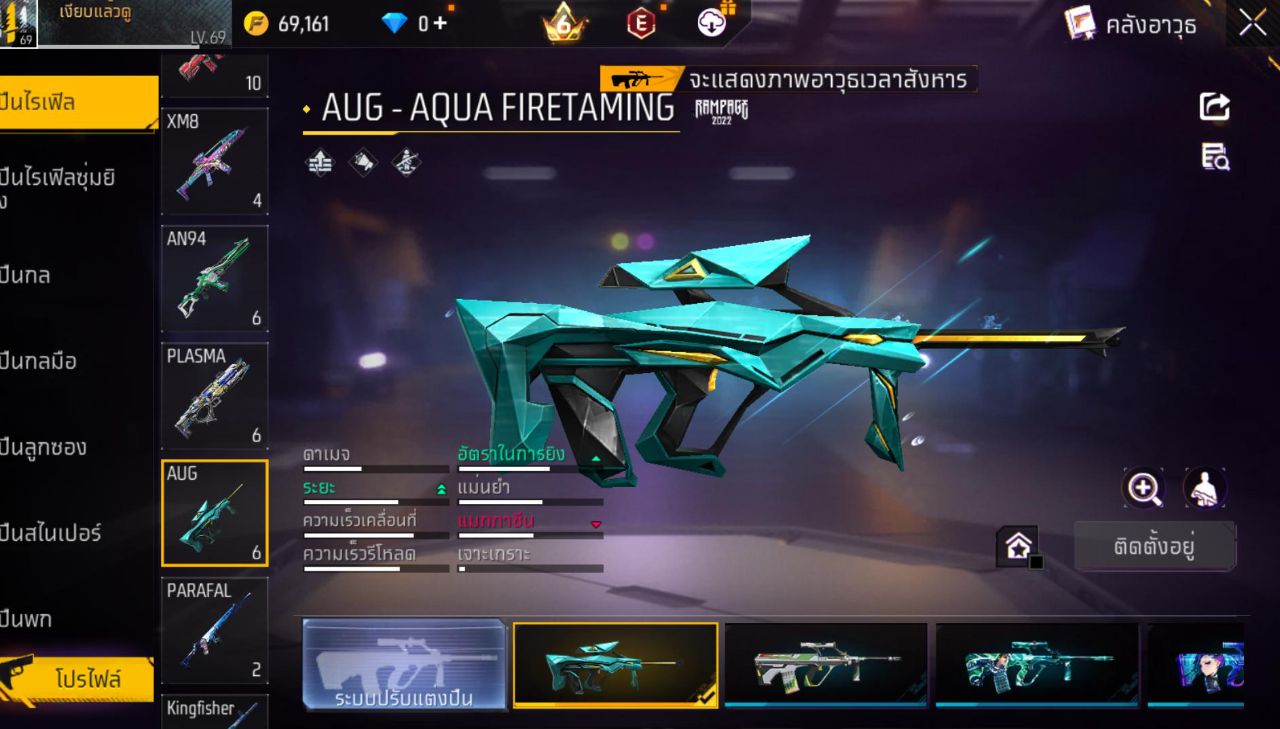Open the gold rank badge icon
This screenshot has width=1280, height=729.
[x=560, y=22]
